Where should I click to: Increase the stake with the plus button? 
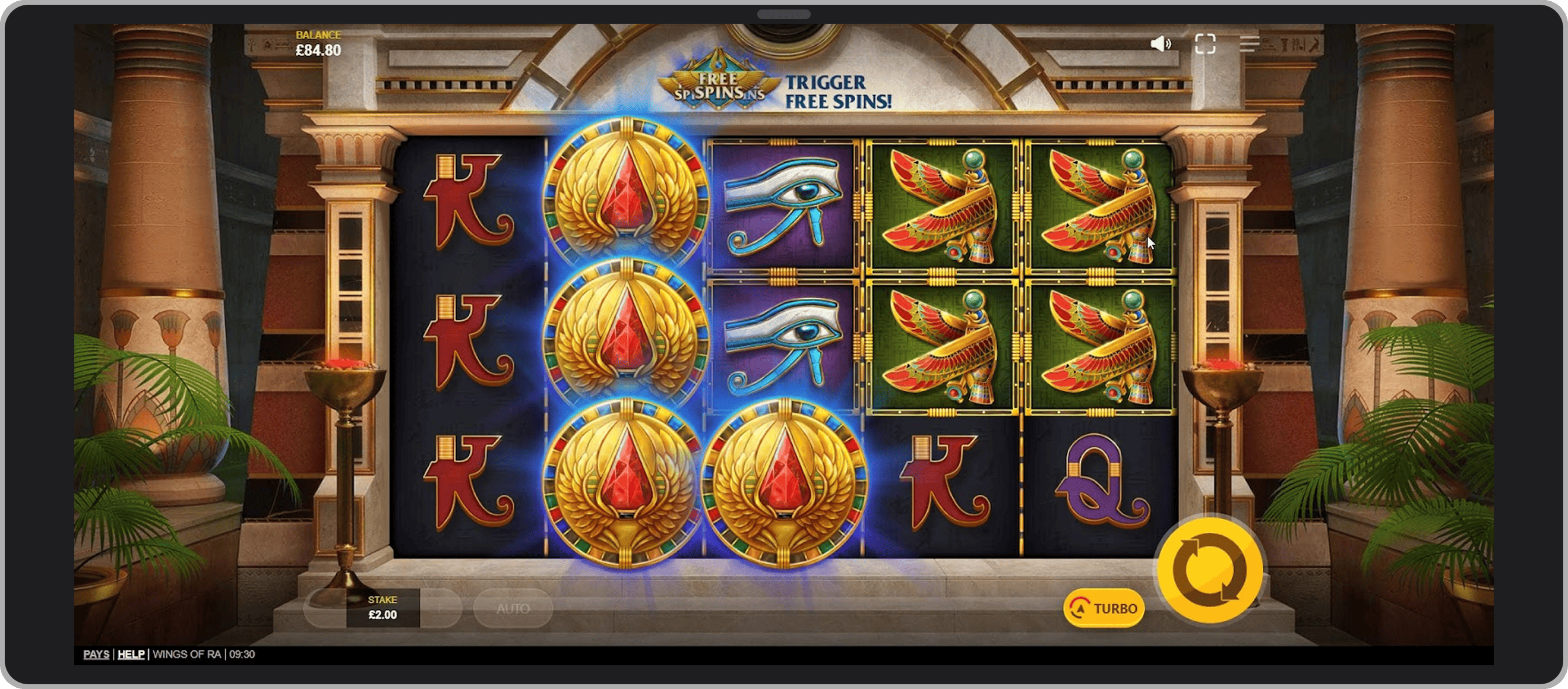pyautogui.click(x=441, y=608)
